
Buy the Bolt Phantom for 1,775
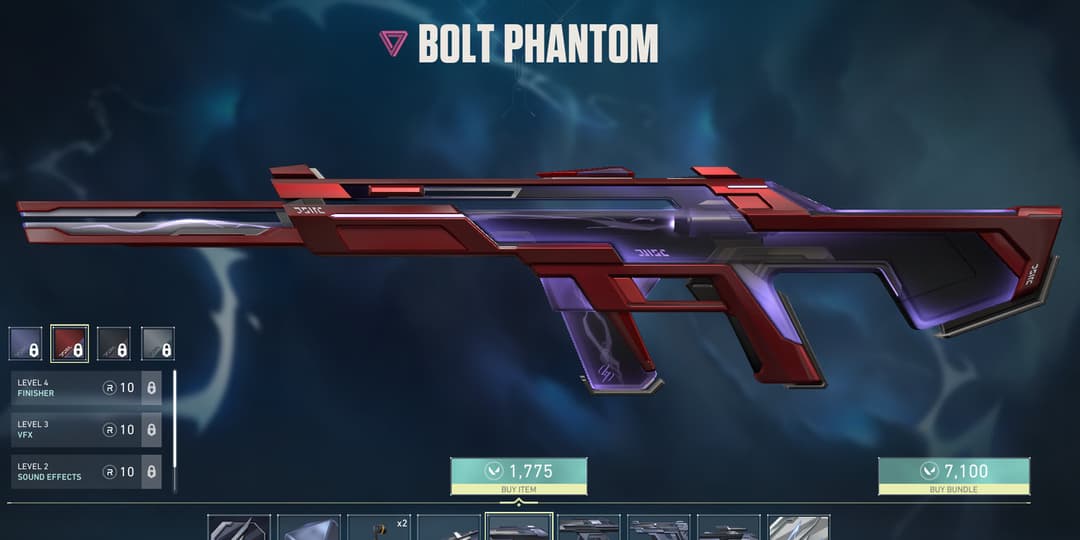(x=518, y=475)
